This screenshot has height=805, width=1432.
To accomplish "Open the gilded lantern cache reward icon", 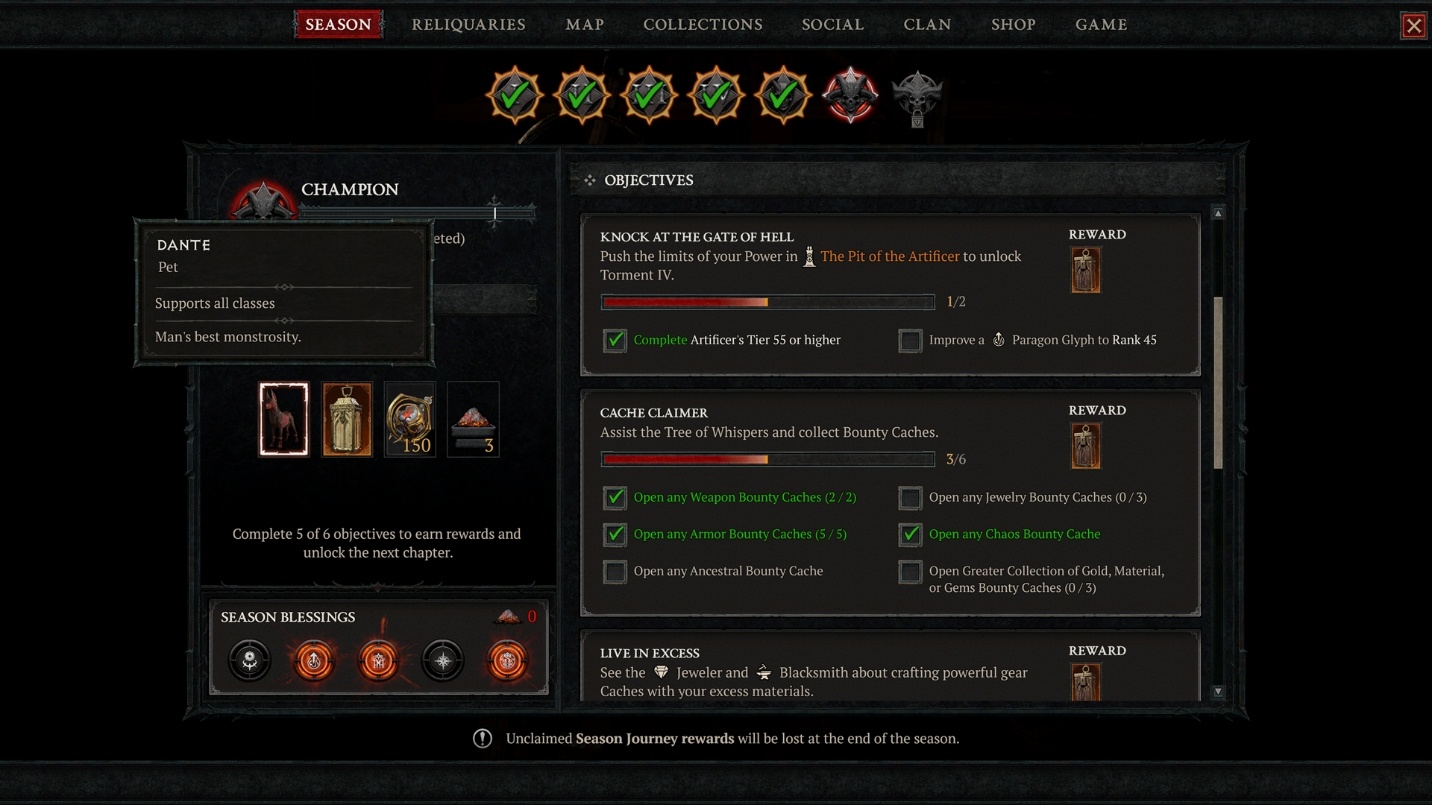I will (x=346, y=419).
